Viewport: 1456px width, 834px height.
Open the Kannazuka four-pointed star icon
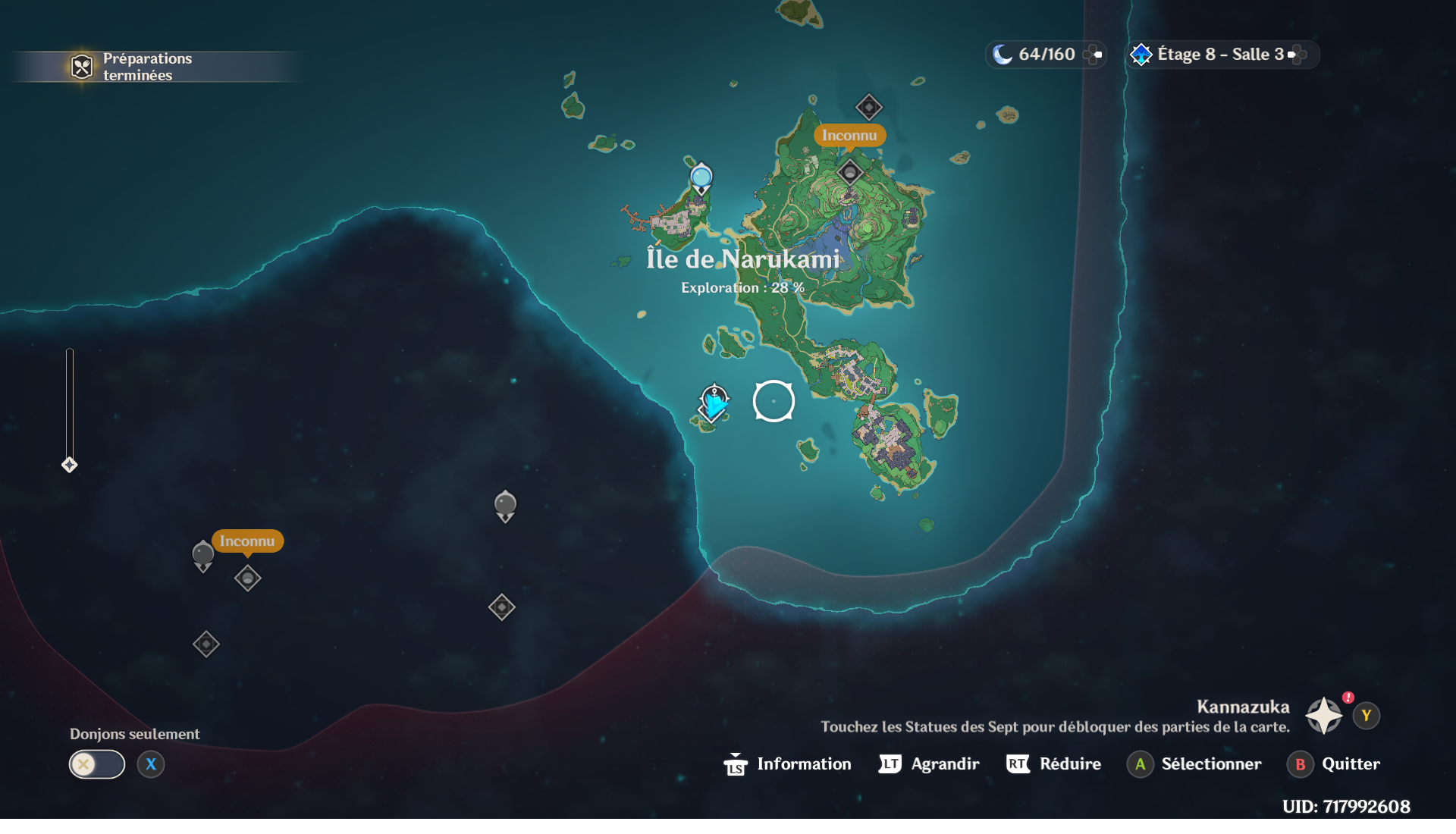pos(1323,716)
